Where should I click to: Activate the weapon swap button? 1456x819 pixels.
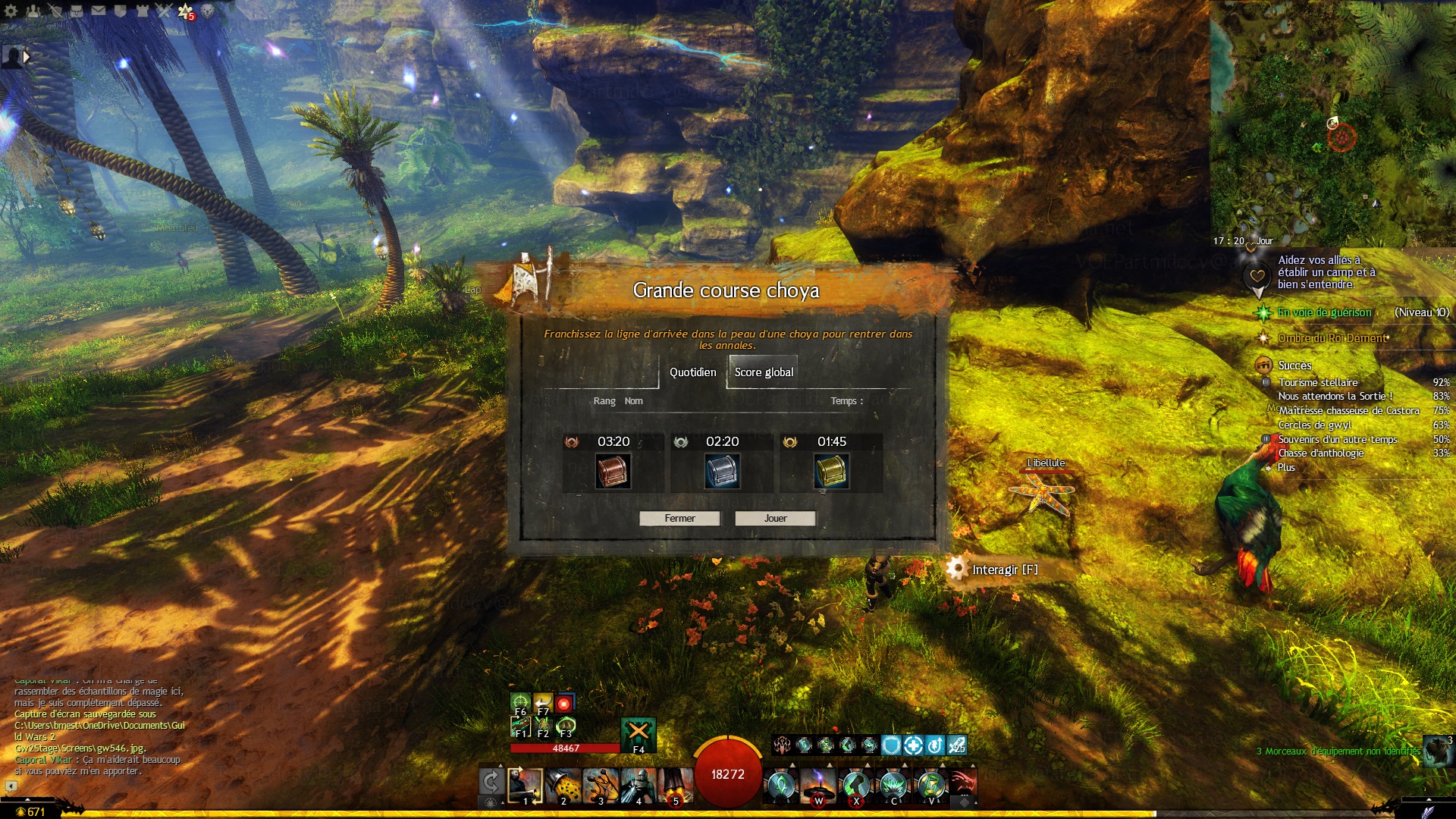click(x=491, y=782)
